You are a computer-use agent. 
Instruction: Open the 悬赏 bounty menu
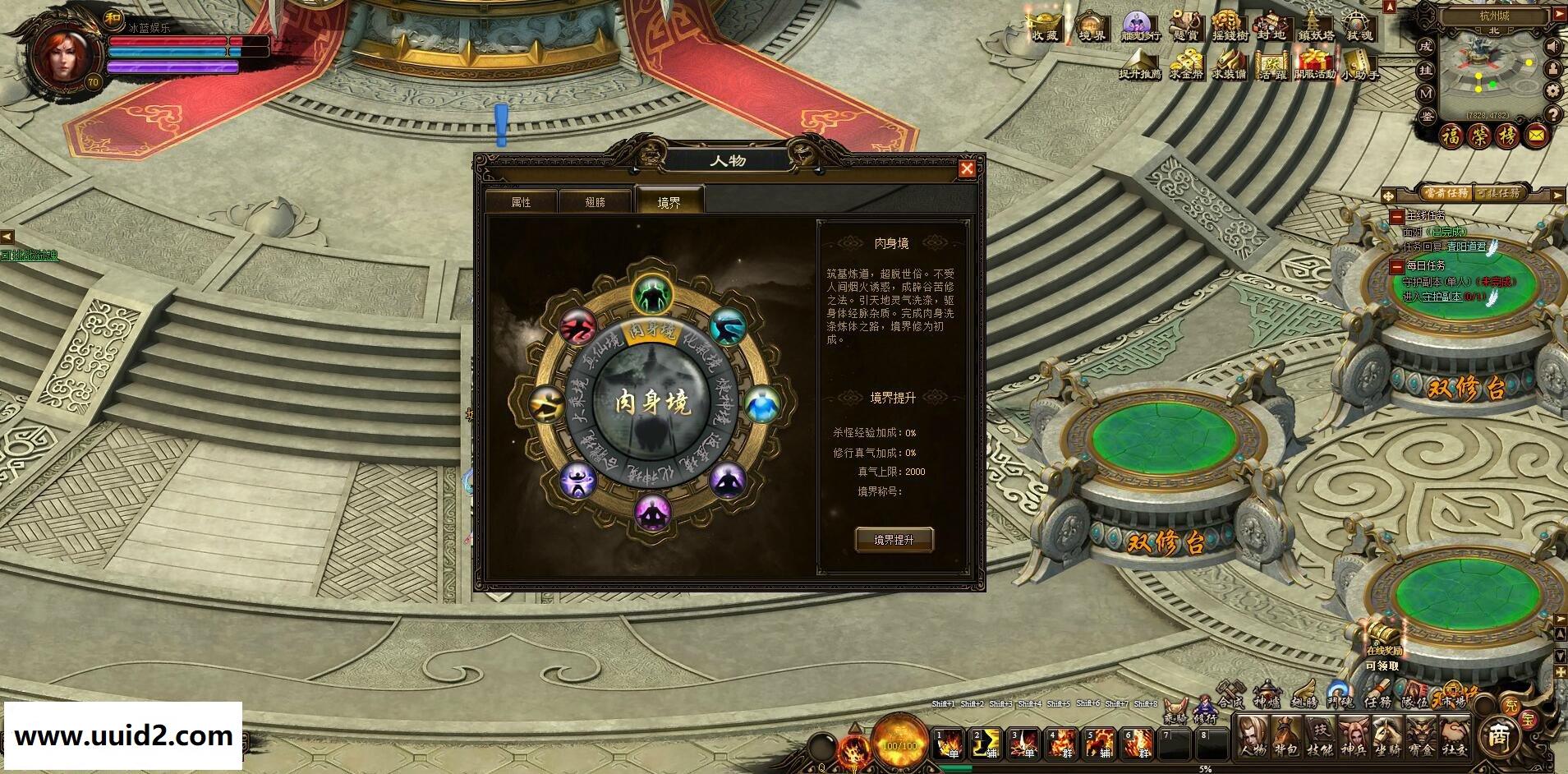pyautogui.click(x=1185, y=25)
